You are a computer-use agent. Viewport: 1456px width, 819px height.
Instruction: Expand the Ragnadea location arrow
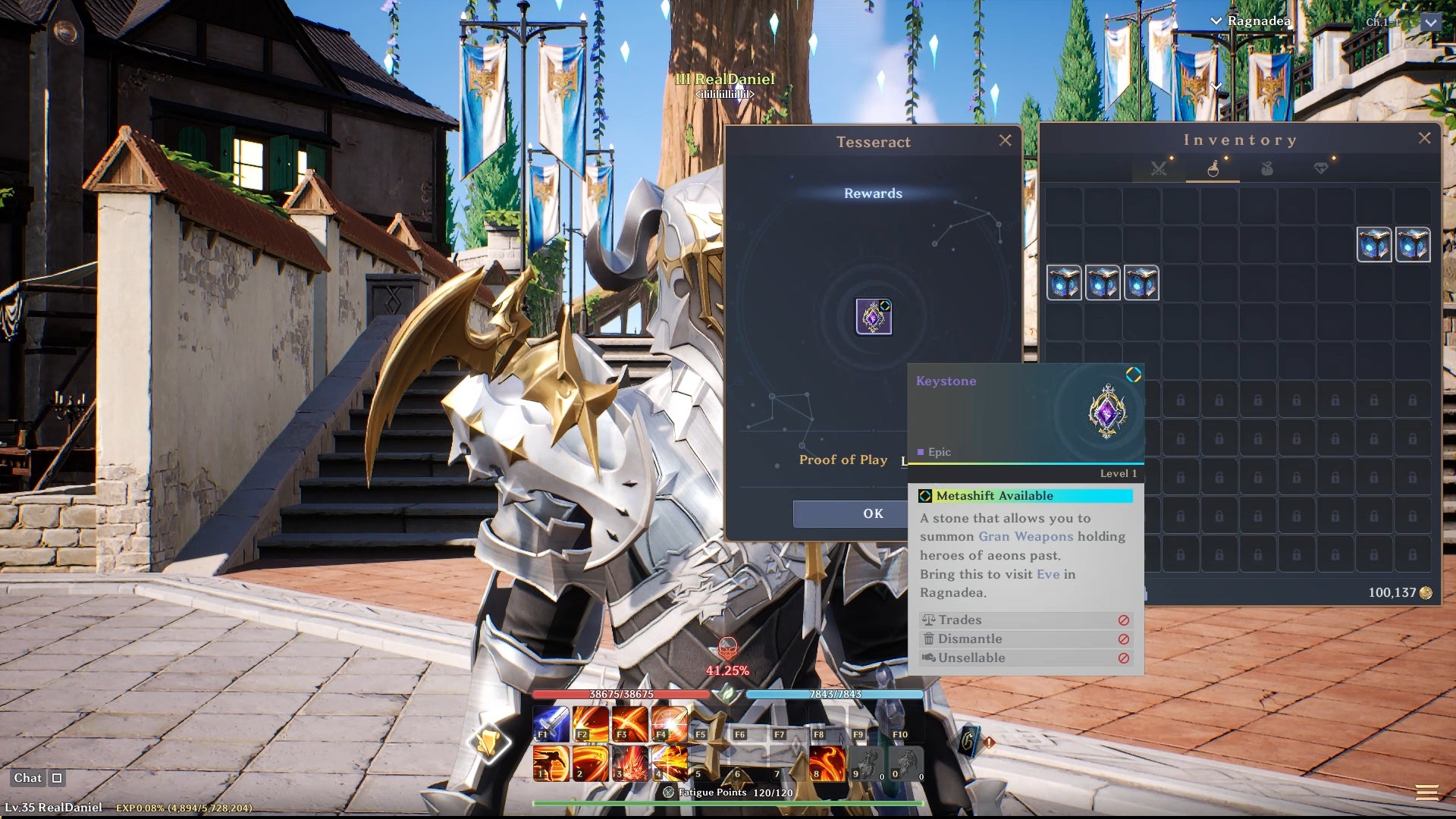click(1216, 21)
